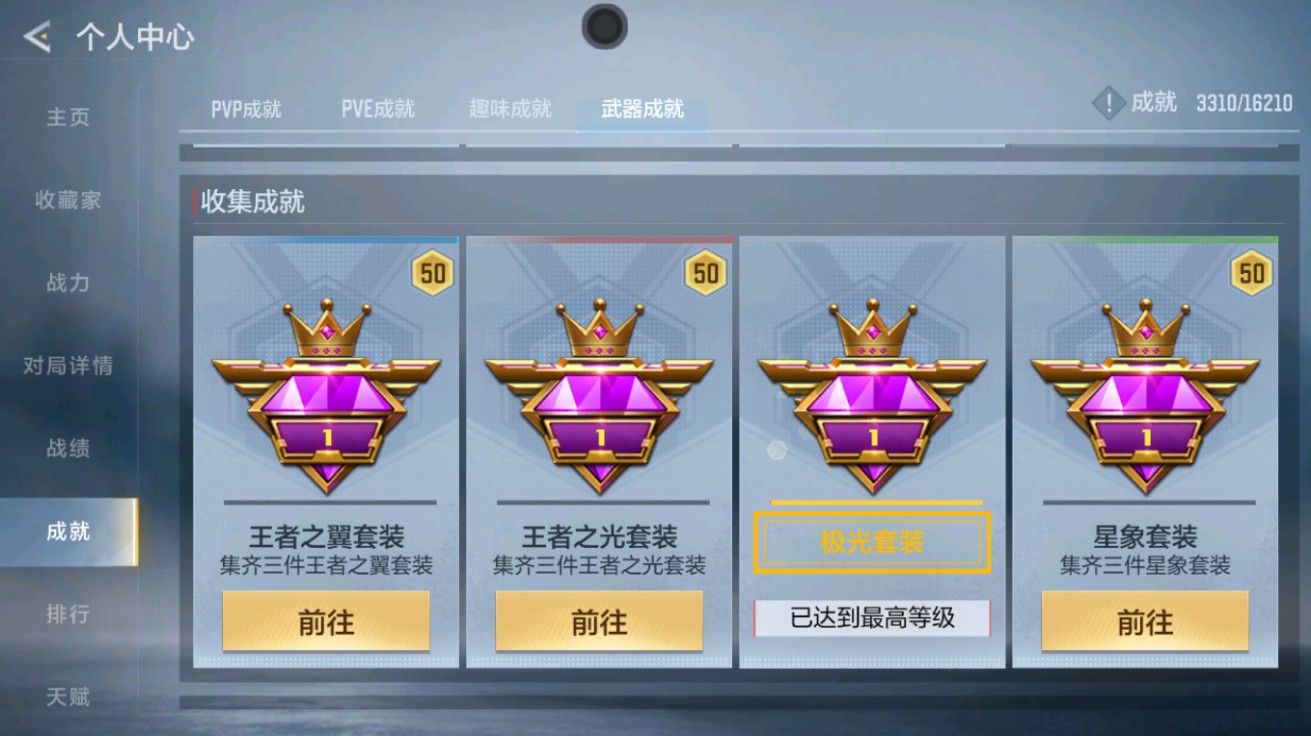The image size is (1311, 736).
Task: Select 武器成就 tab
Action: (641, 110)
